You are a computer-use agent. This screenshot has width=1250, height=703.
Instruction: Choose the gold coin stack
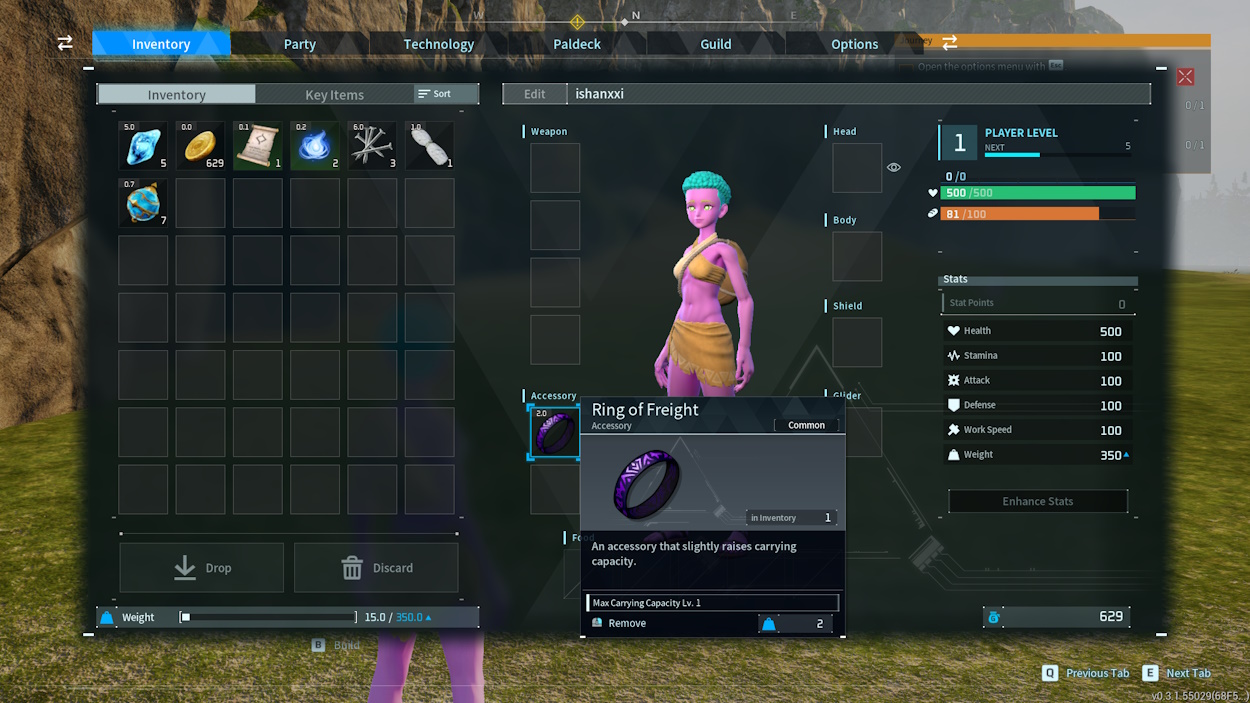coord(200,146)
